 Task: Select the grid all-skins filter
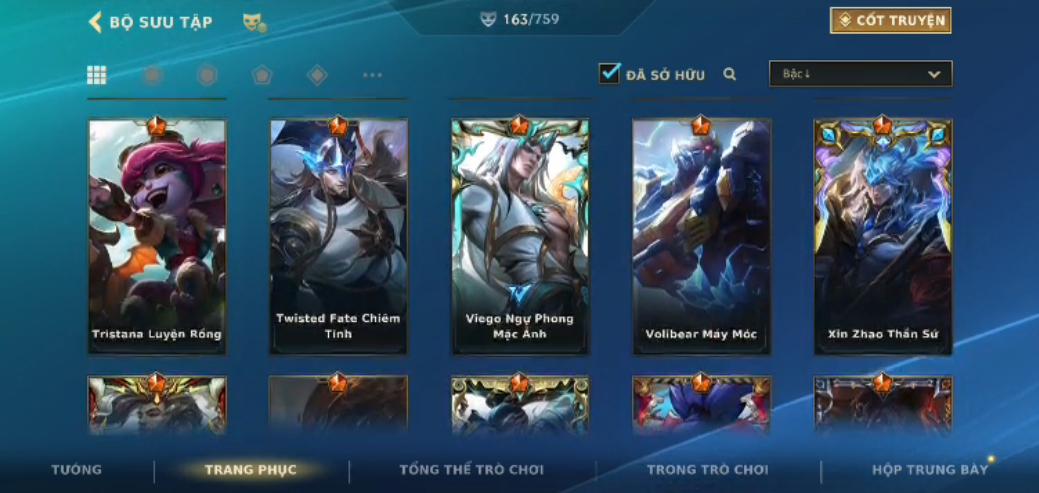click(97, 75)
